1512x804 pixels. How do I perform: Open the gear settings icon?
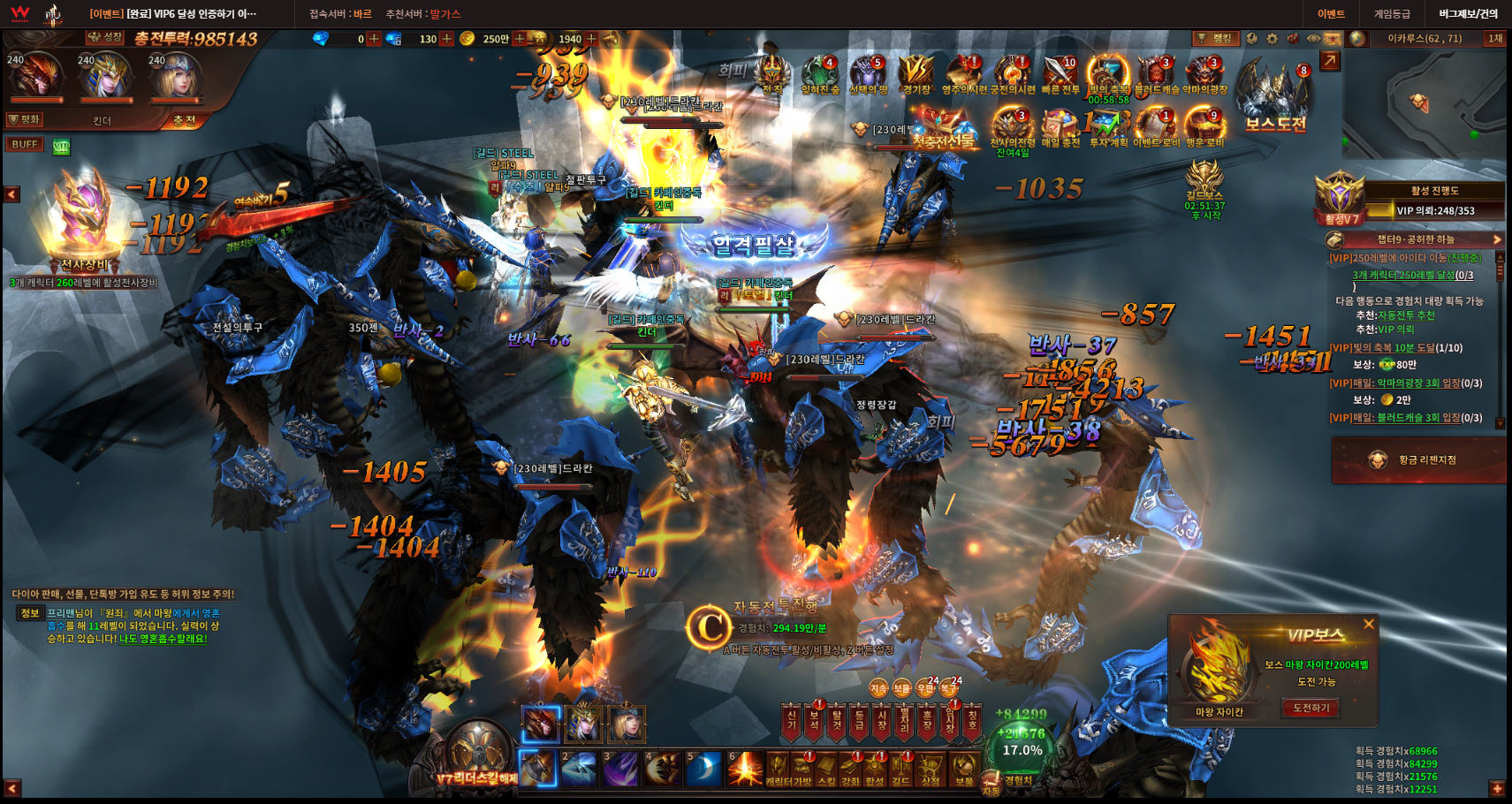click(1273, 38)
